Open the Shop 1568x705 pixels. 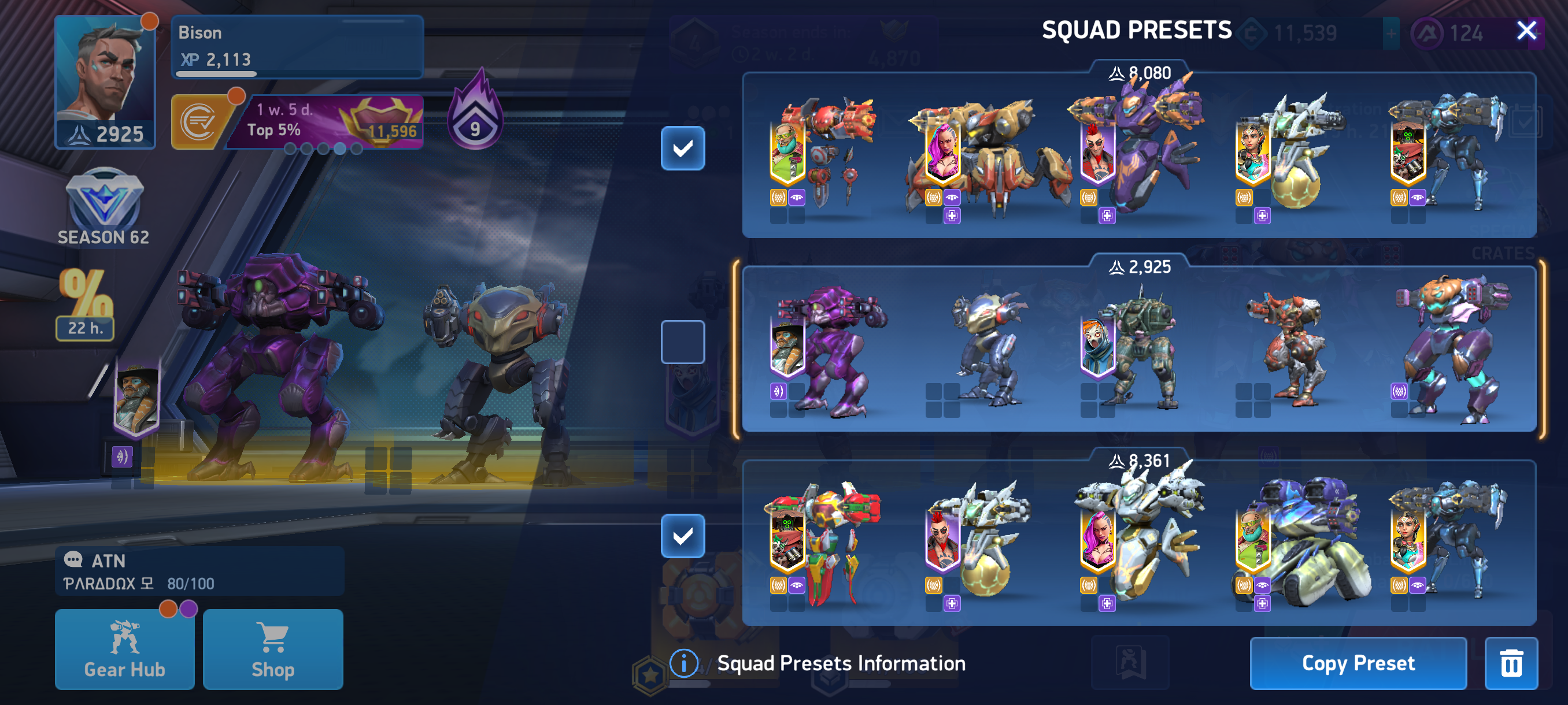[273, 648]
